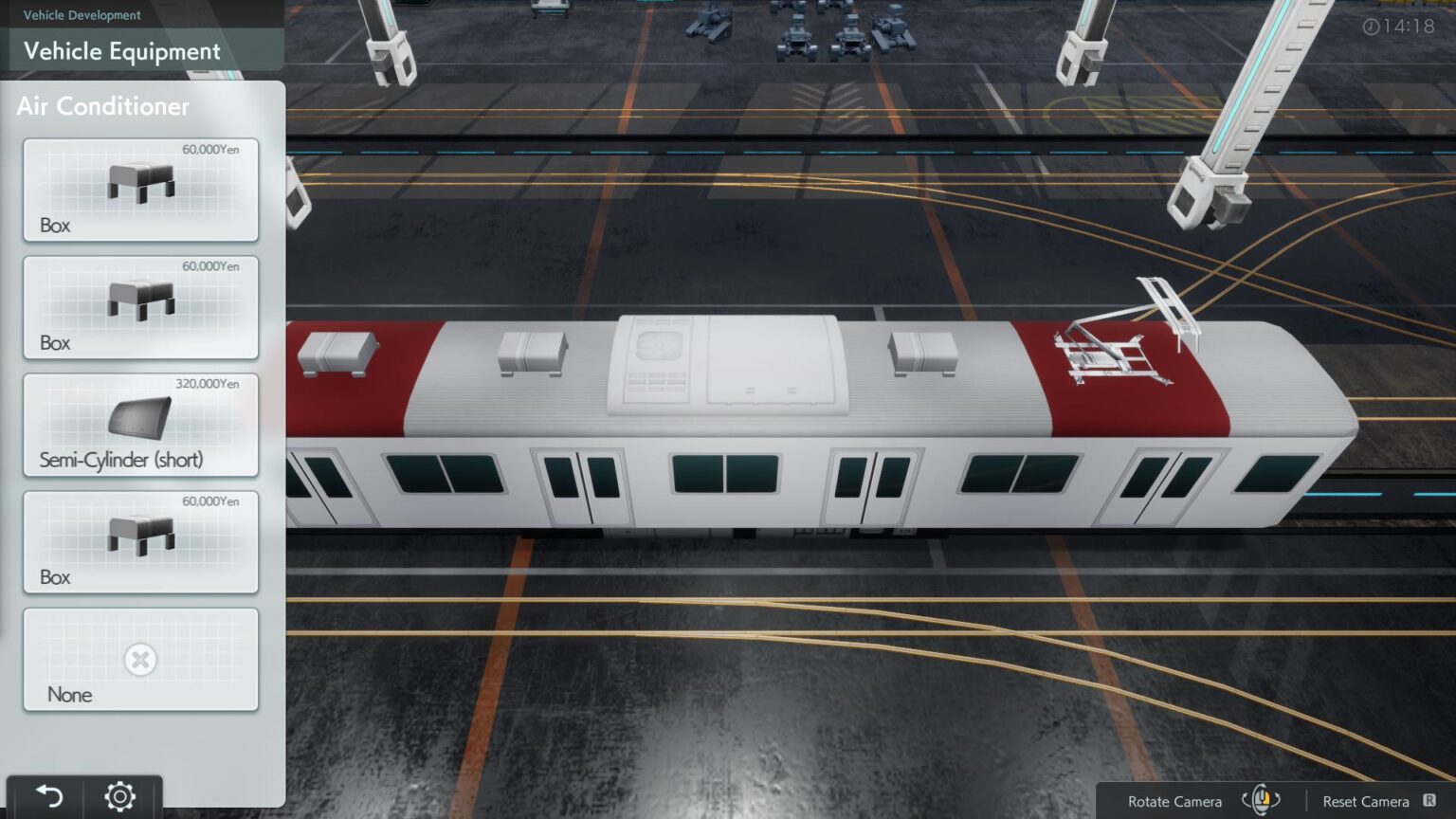
Task: Open the settings gear icon
Action: click(x=120, y=796)
